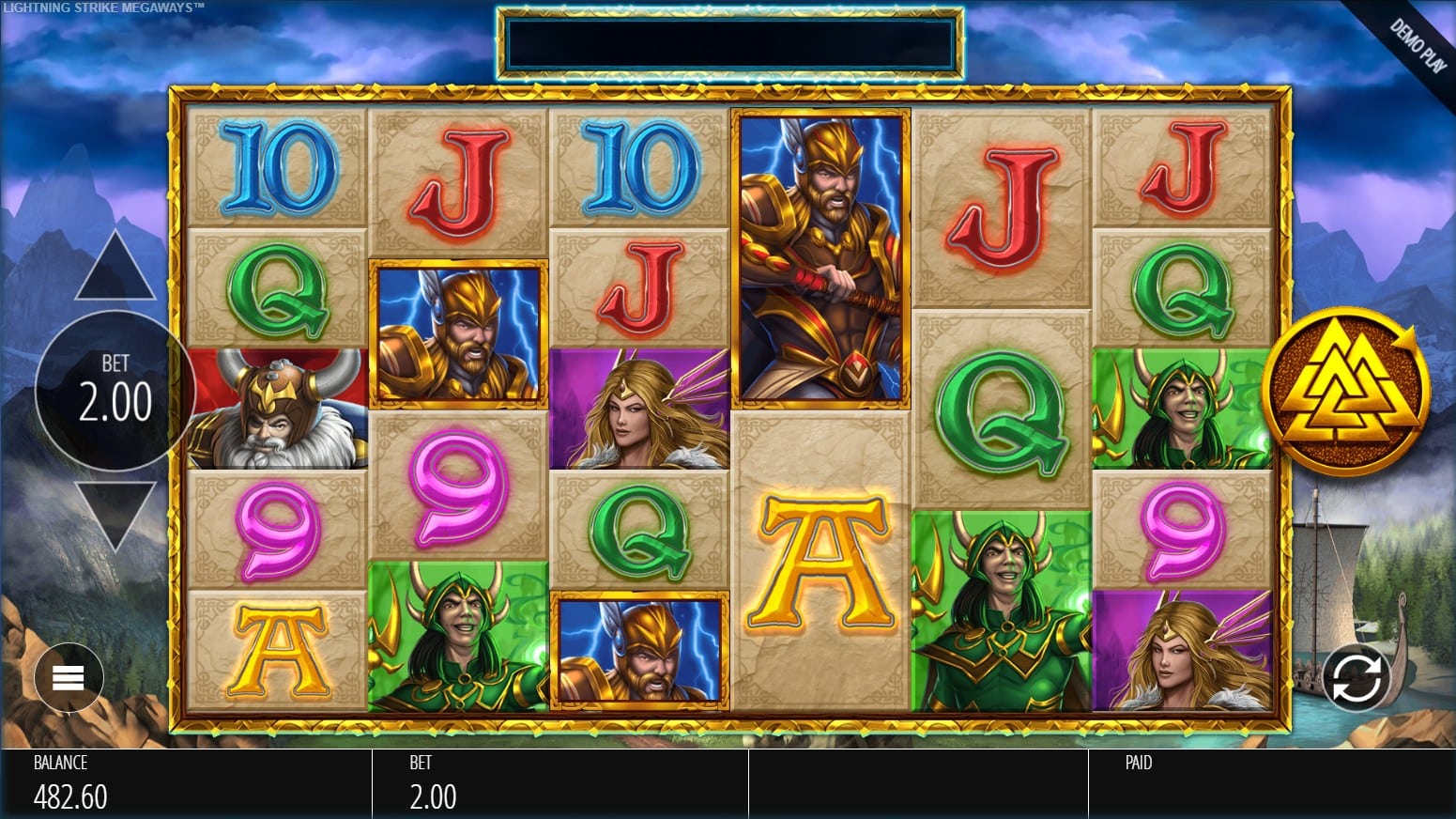Decrease the bet with the down arrow

click(115, 513)
